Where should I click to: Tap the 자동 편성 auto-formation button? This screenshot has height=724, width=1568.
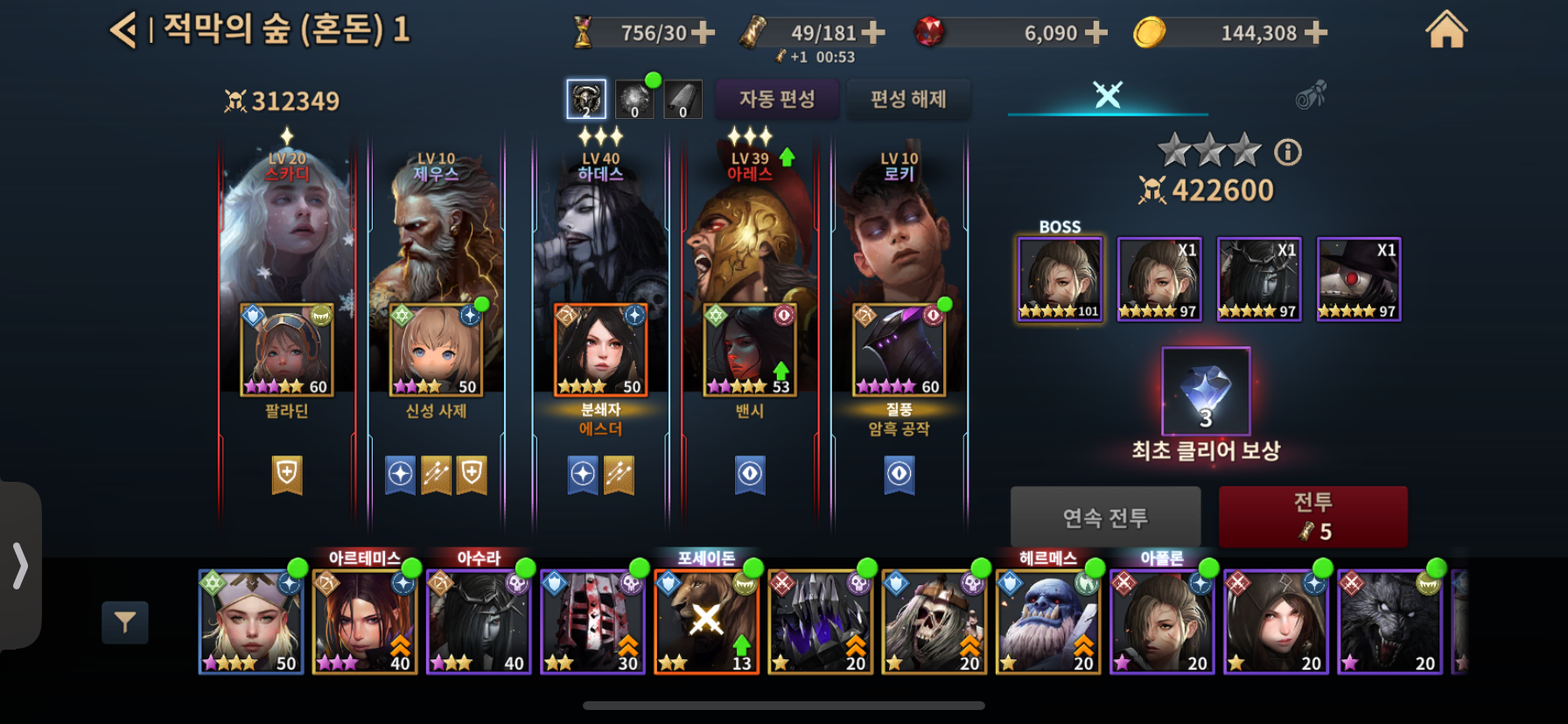click(x=776, y=99)
